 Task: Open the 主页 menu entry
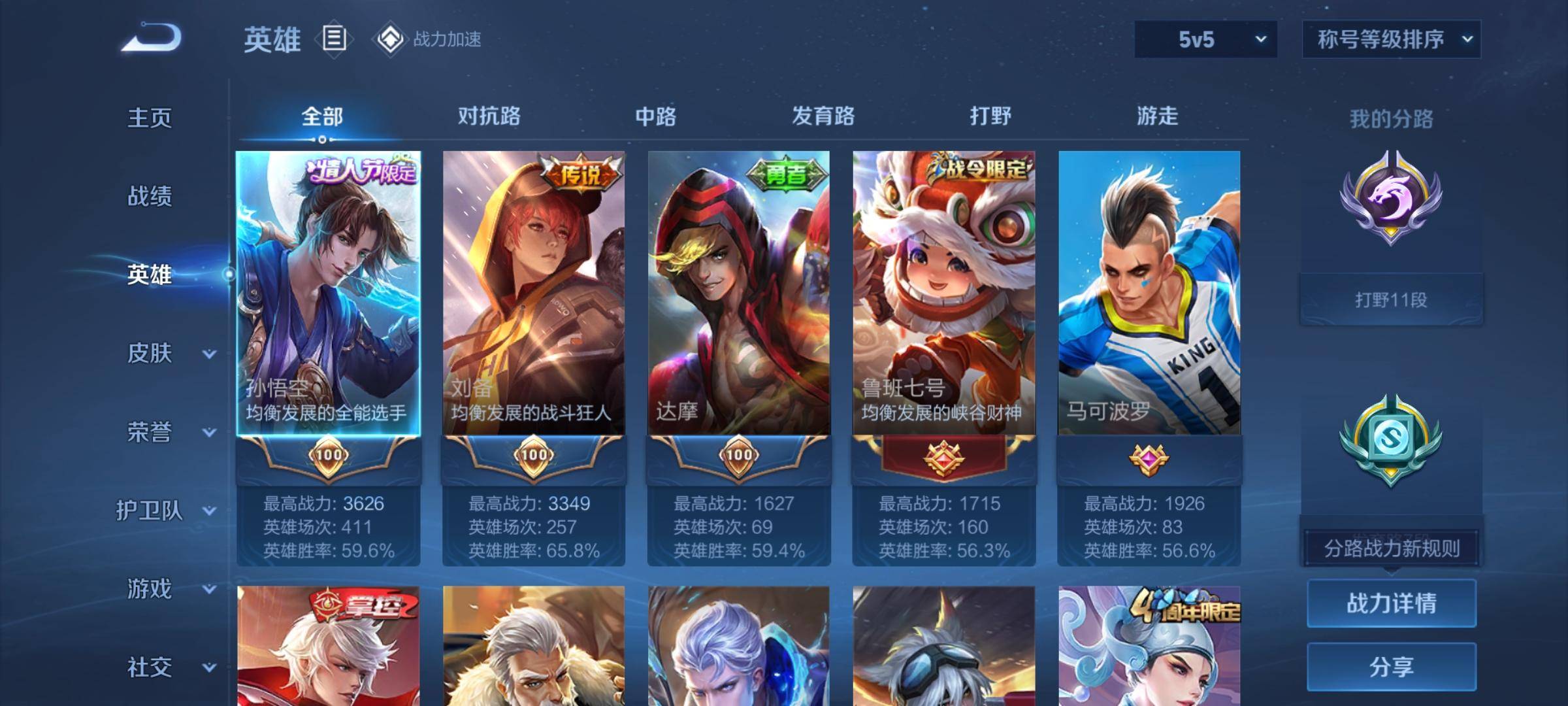click(150, 118)
